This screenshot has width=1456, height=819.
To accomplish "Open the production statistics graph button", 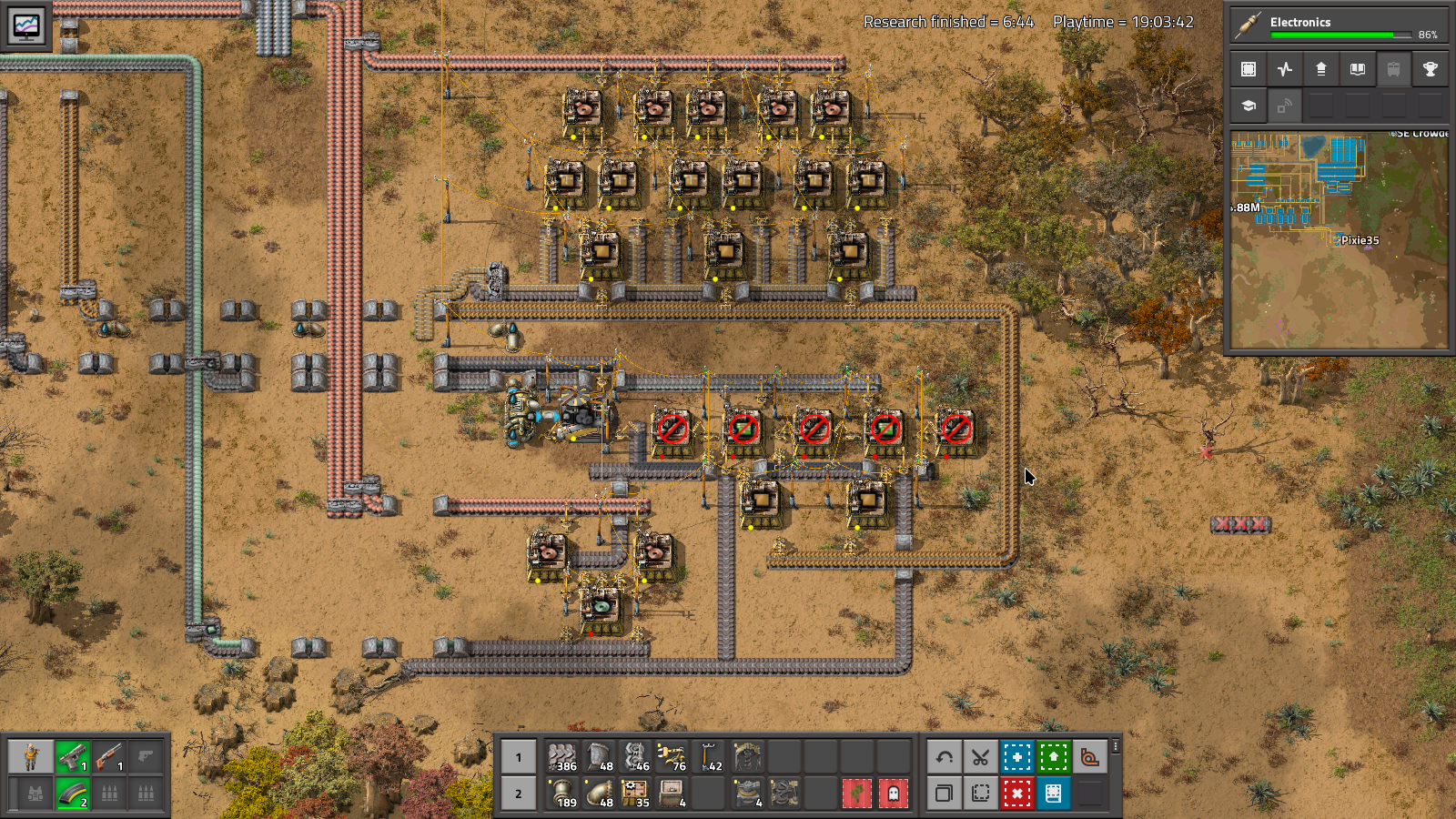I will tap(1285, 69).
